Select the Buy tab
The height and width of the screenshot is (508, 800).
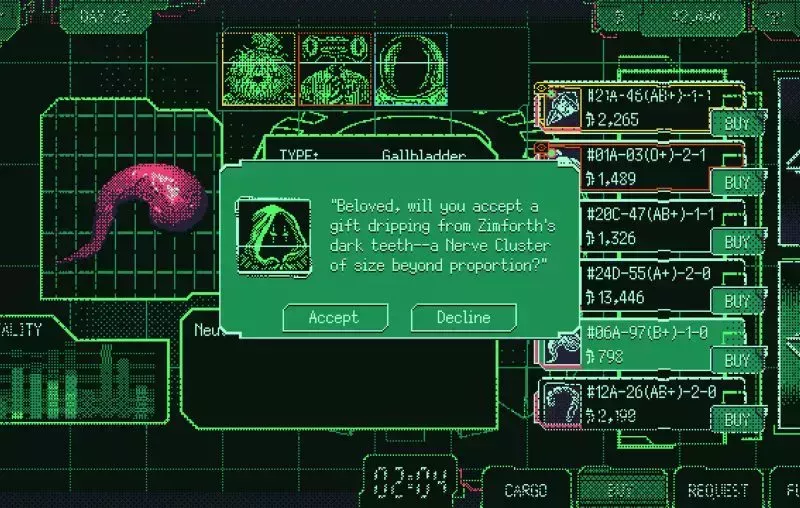tap(621, 490)
